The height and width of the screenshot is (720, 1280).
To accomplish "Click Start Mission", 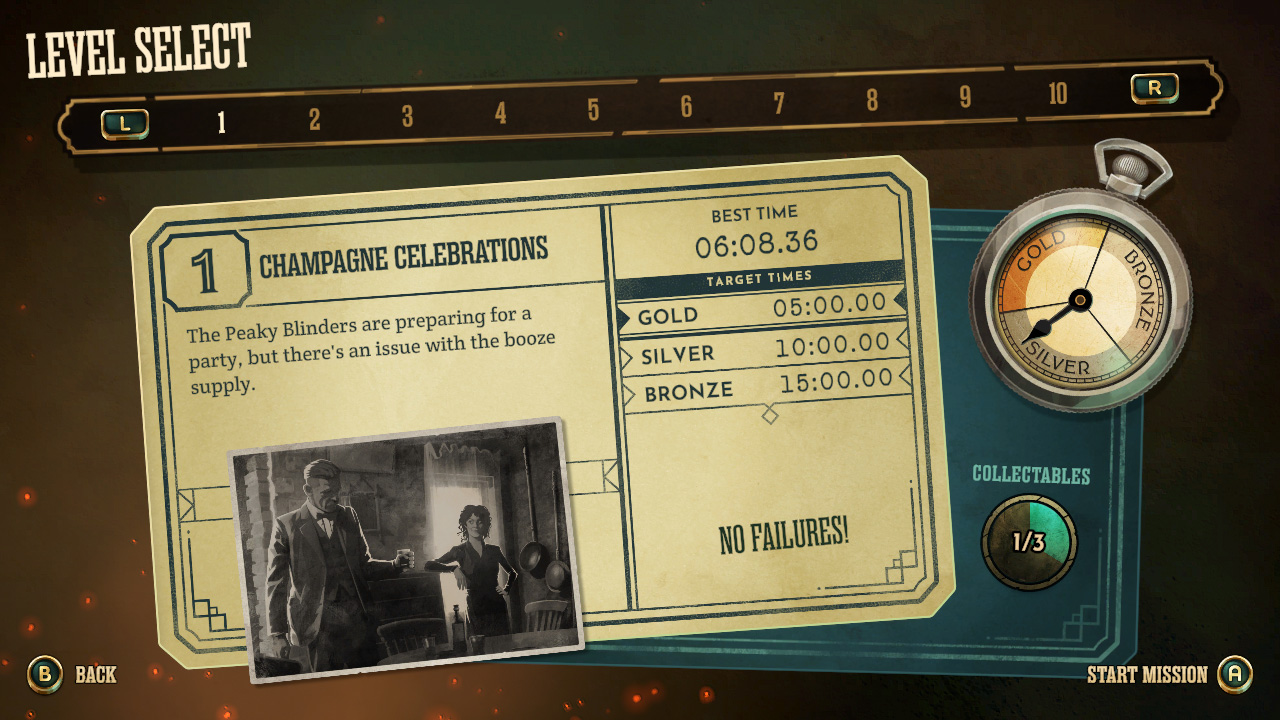I will pos(1148,675).
